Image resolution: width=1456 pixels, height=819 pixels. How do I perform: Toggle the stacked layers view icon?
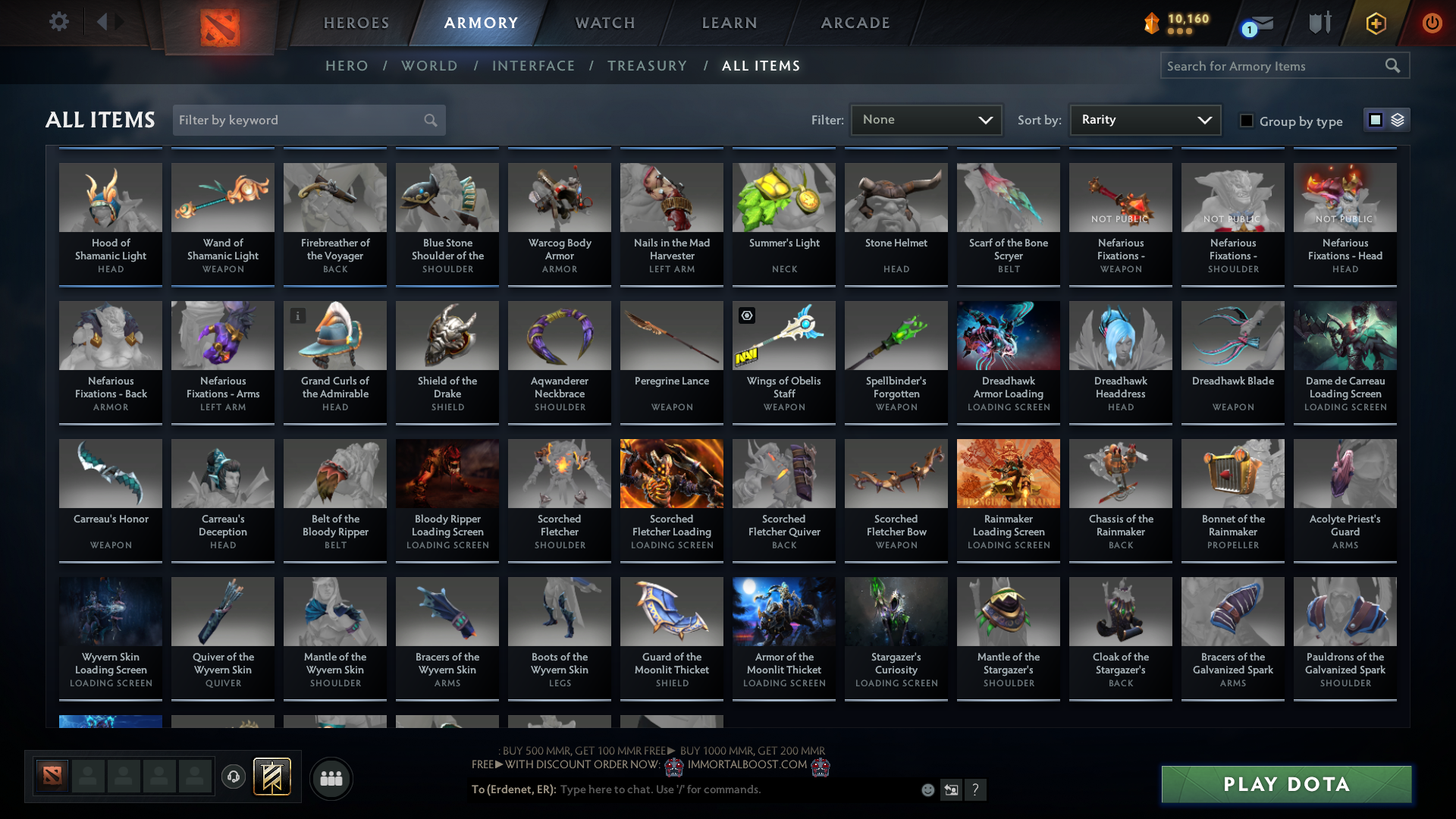[x=1396, y=120]
